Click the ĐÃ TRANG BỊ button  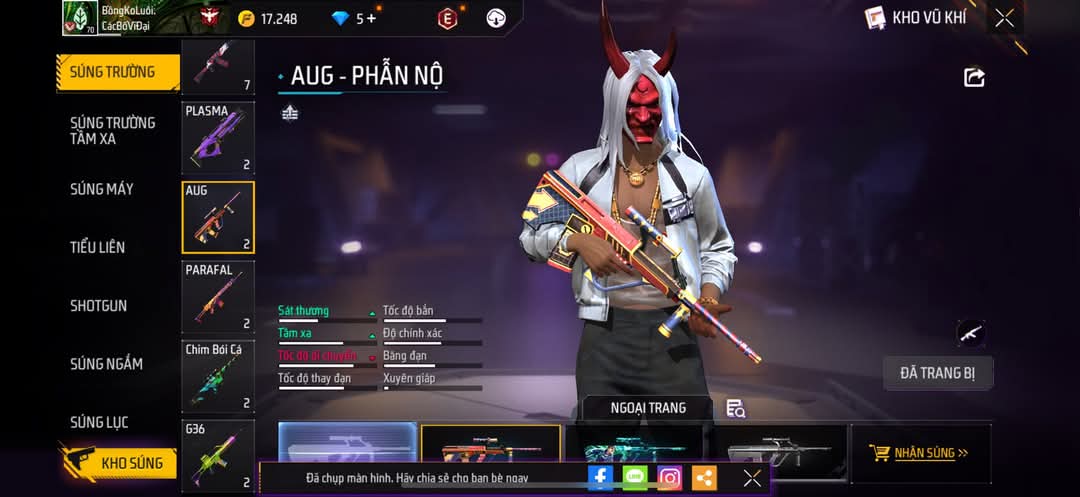(x=938, y=373)
